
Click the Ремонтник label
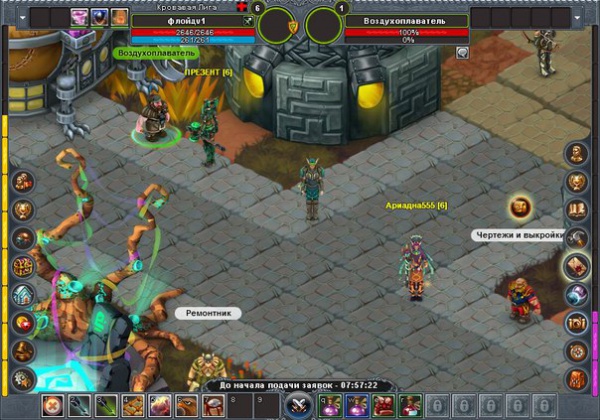point(209,313)
